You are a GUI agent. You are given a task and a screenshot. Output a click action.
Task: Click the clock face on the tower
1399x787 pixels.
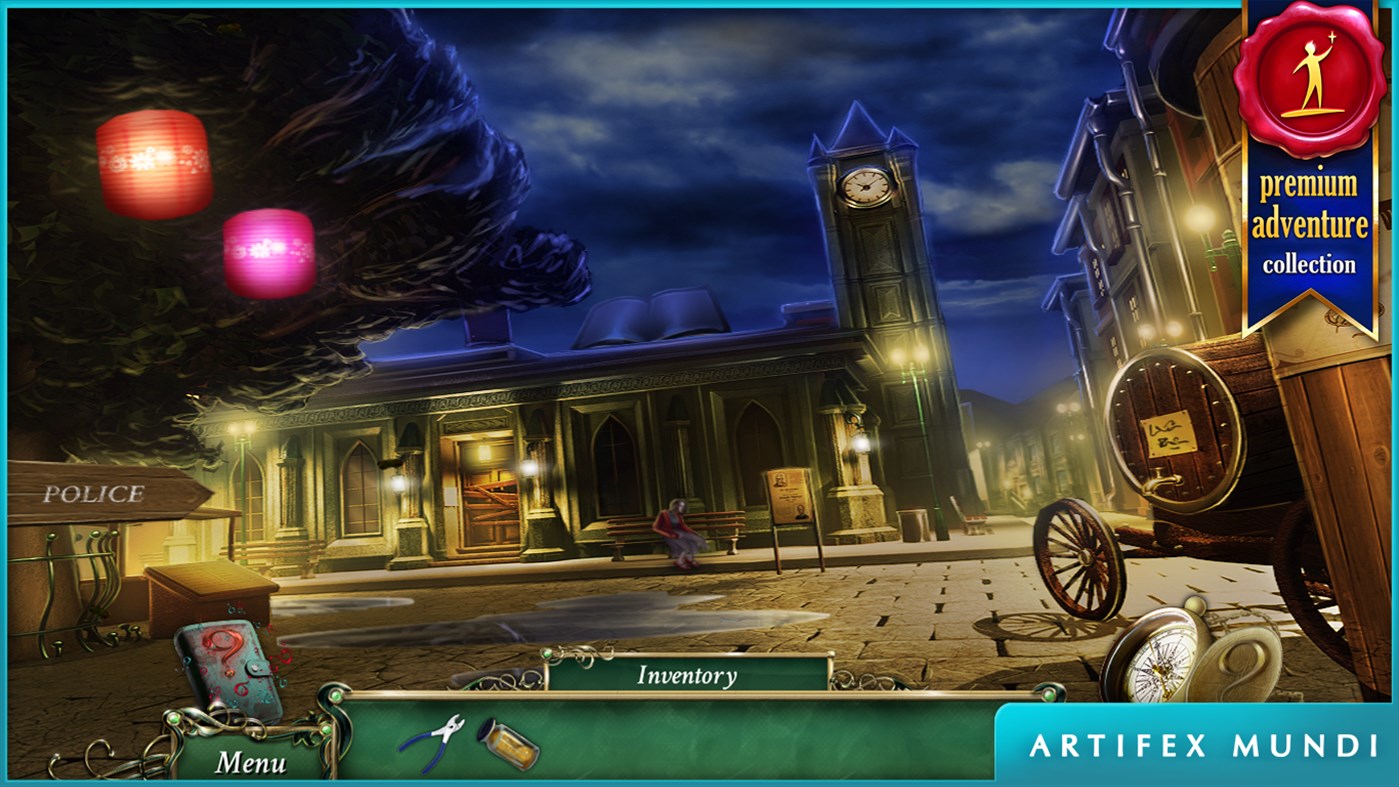click(866, 186)
